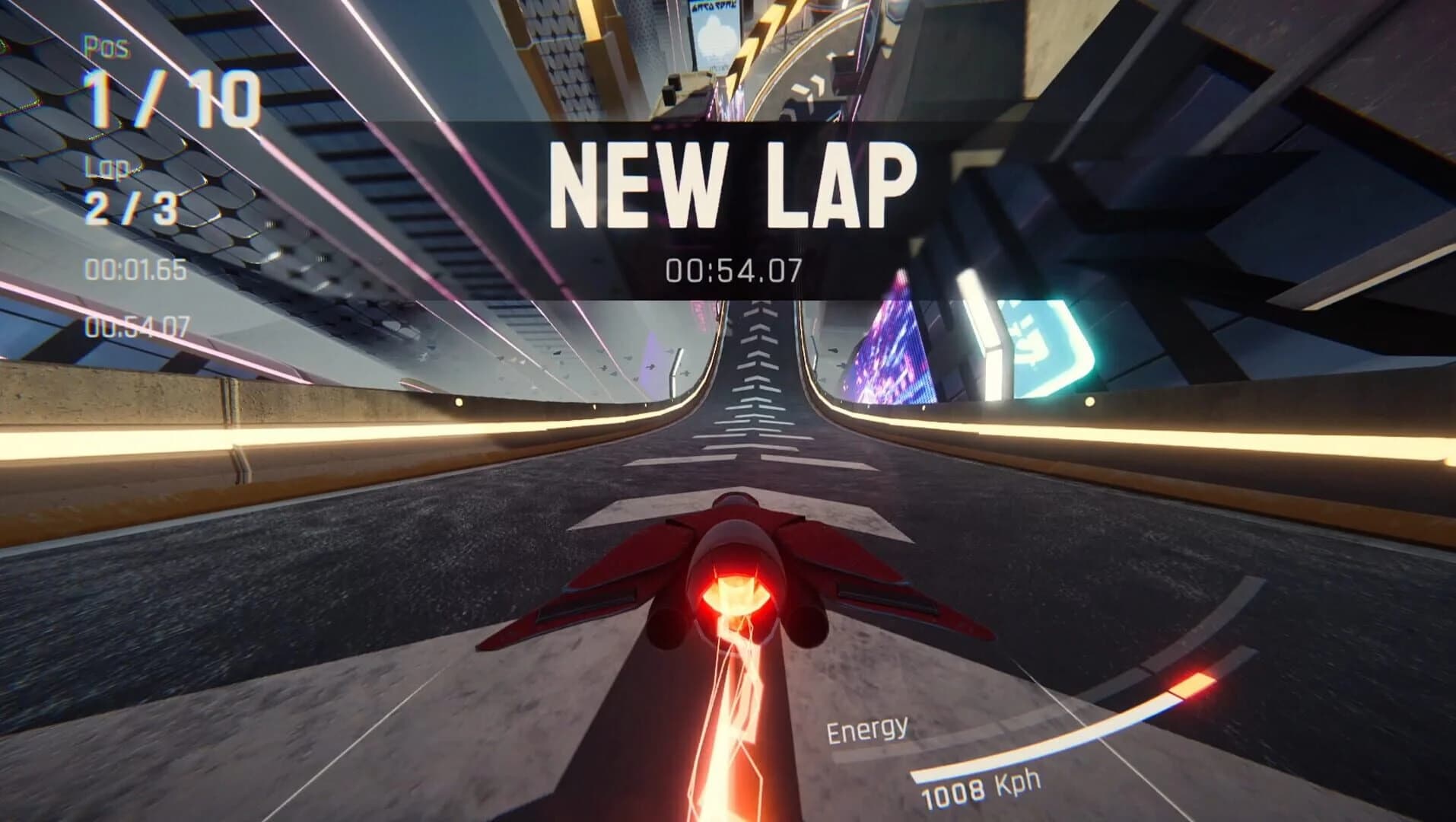Click the Lap label in the HUD sidebar
The width and height of the screenshot is (1456, 822).
tap(110, 169)
